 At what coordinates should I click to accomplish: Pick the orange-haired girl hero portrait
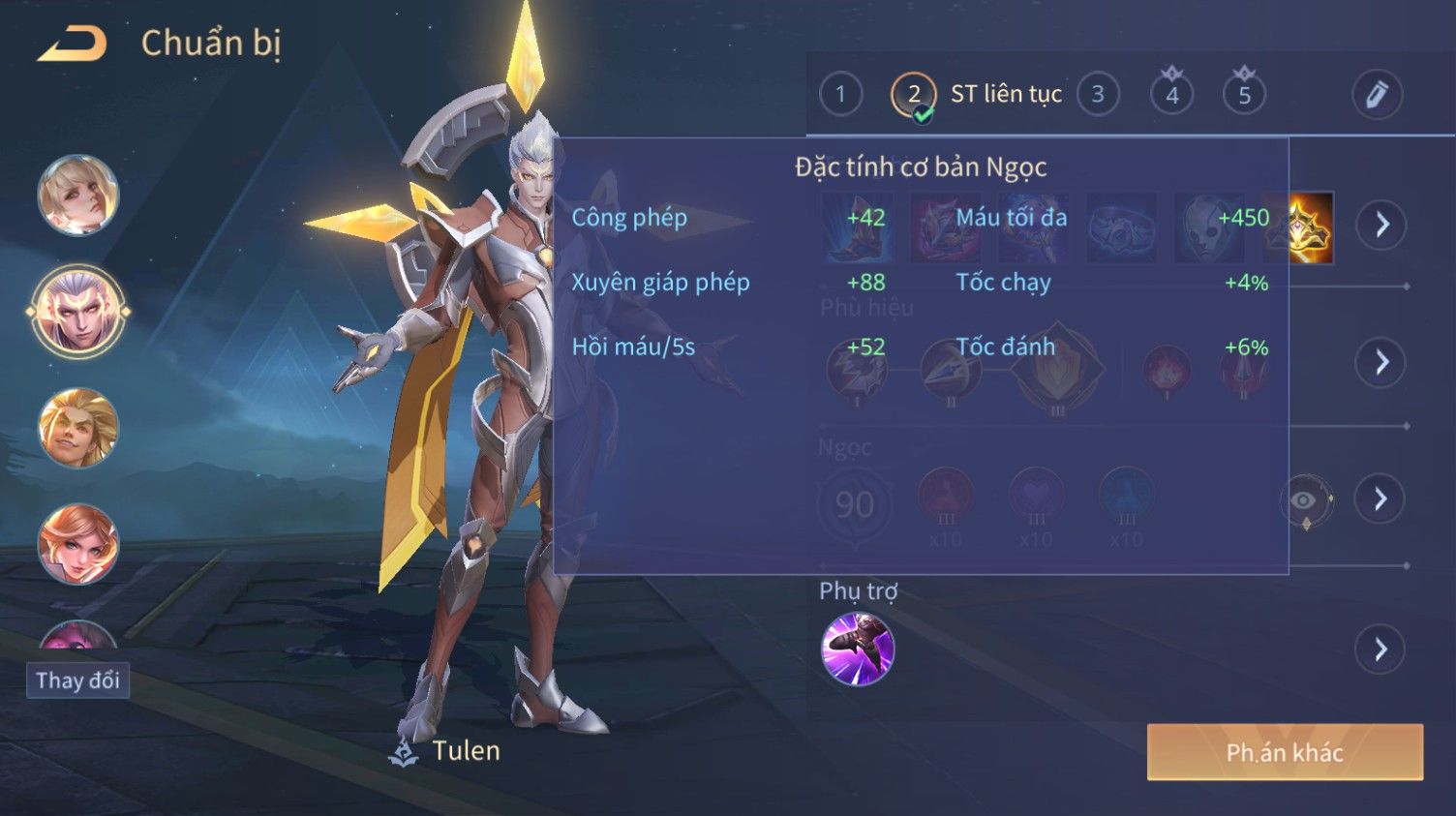pos(77,544)
